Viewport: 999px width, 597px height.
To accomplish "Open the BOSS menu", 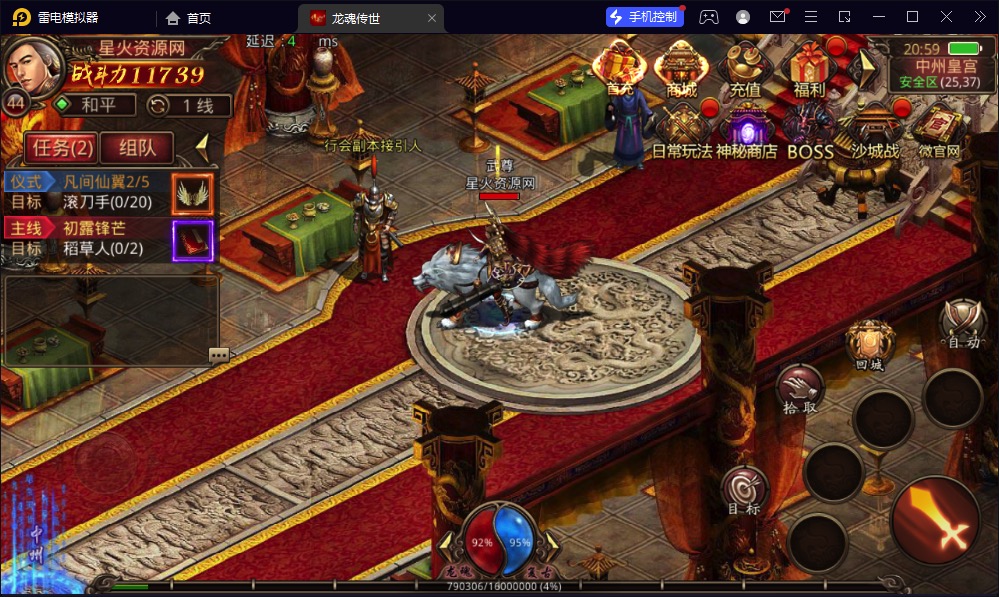I will pos(810,132).
